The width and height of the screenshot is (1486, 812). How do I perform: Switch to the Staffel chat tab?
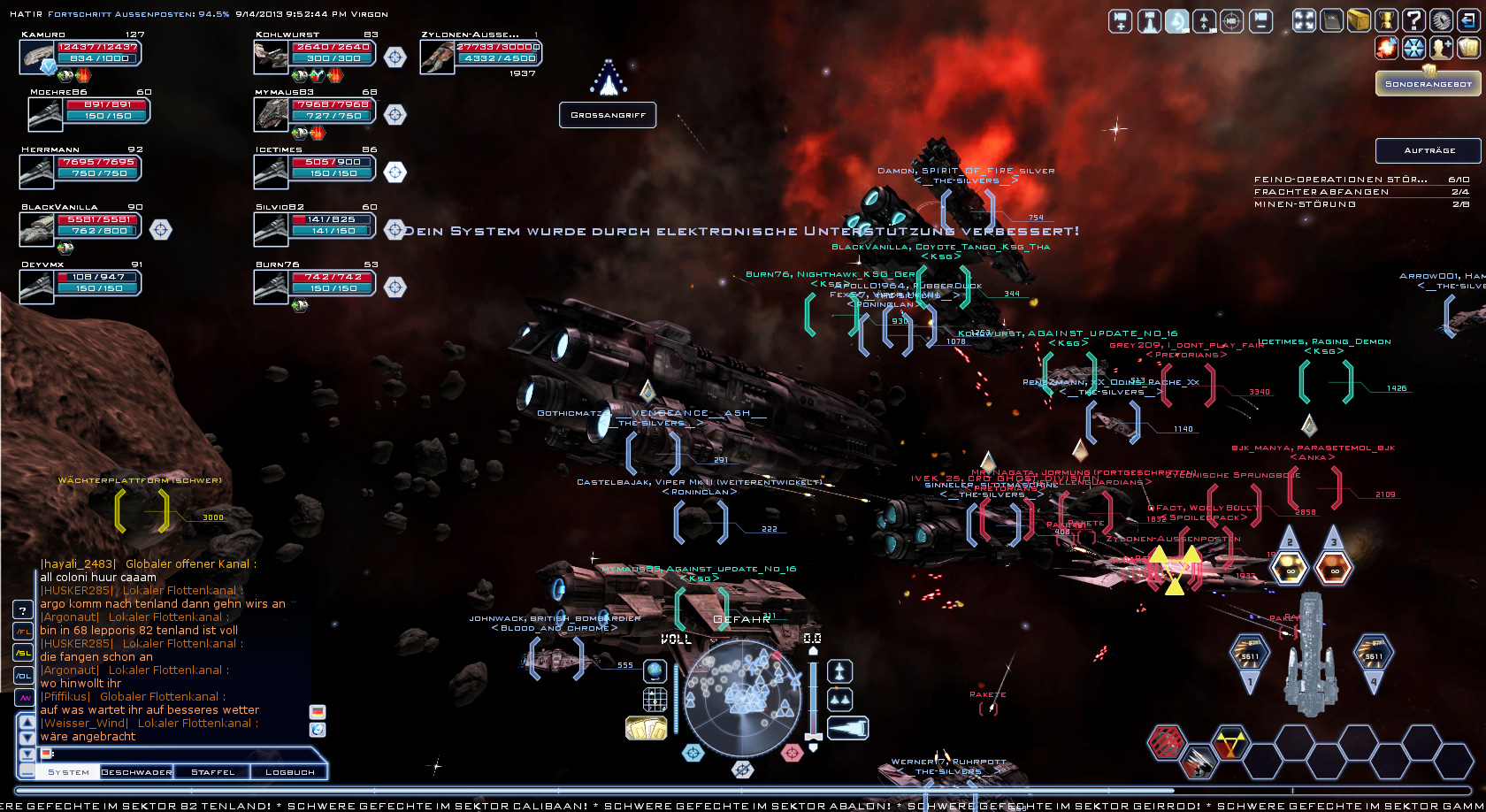pyautogui.click(x=213, y=772)
